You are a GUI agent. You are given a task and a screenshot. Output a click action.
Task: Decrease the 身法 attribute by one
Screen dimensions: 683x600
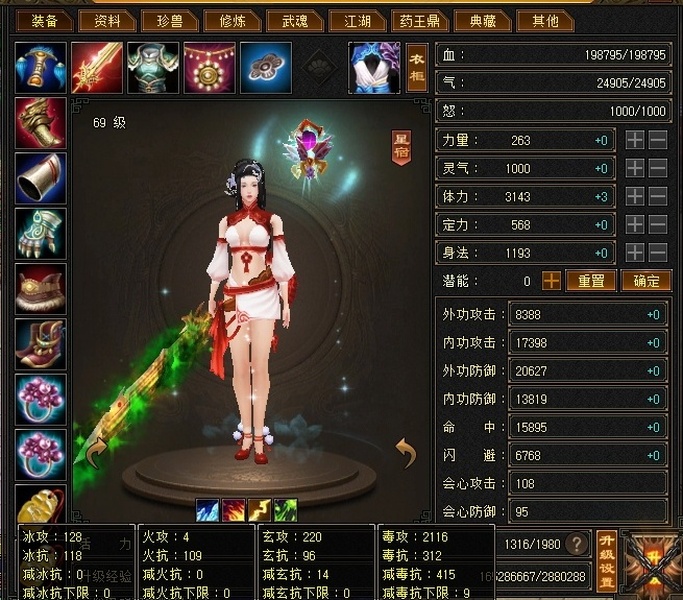(657, 253)
